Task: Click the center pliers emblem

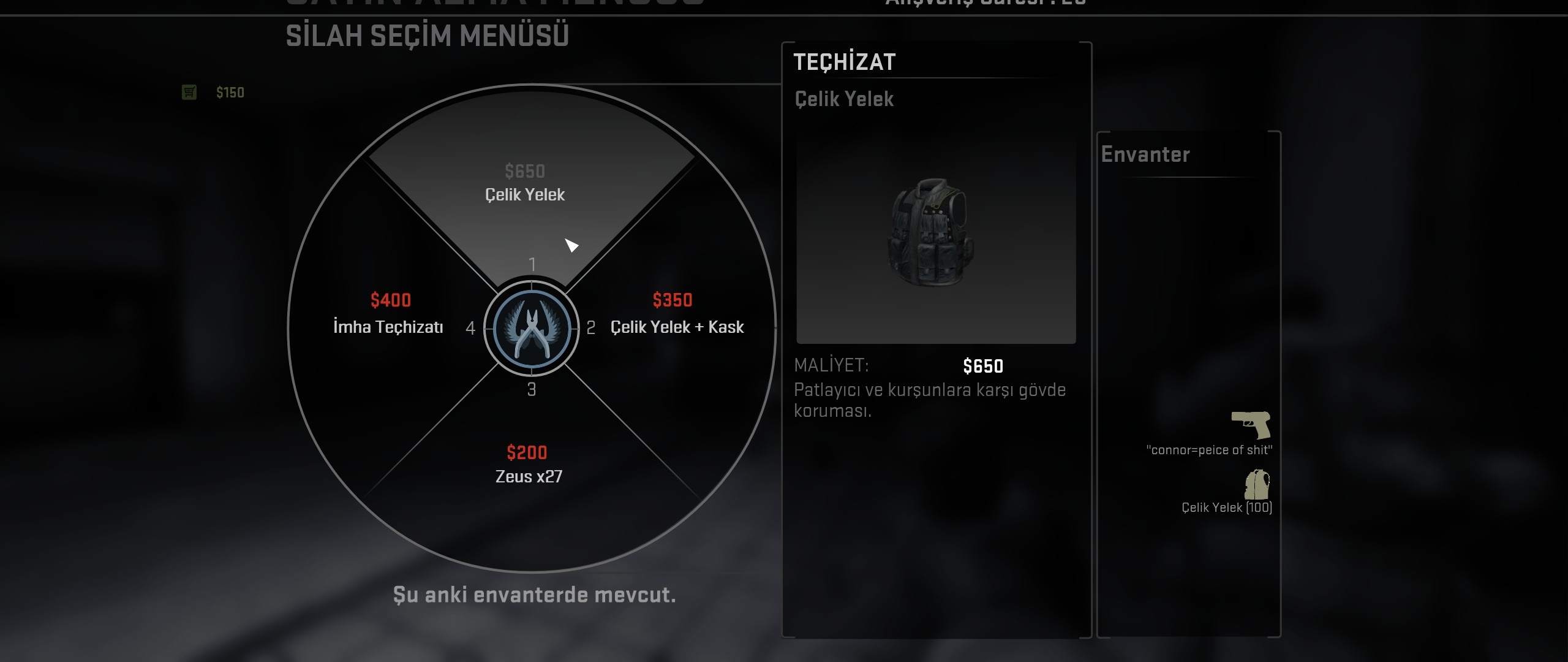Action: click(531, 329)
